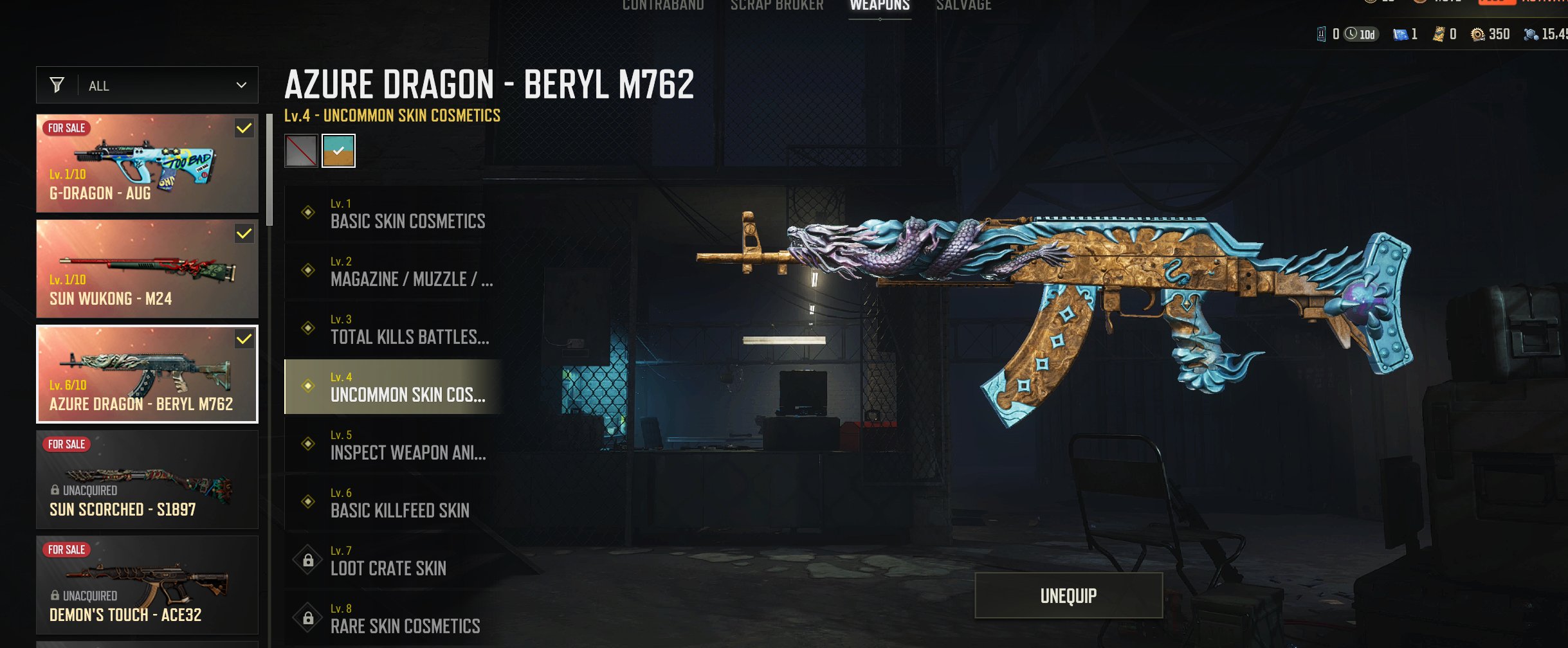The image size is (1568, 648).
Task: Choose the Sun Wukong - M24 skin card
Action: pyautogui.click(x=147, y=269)
